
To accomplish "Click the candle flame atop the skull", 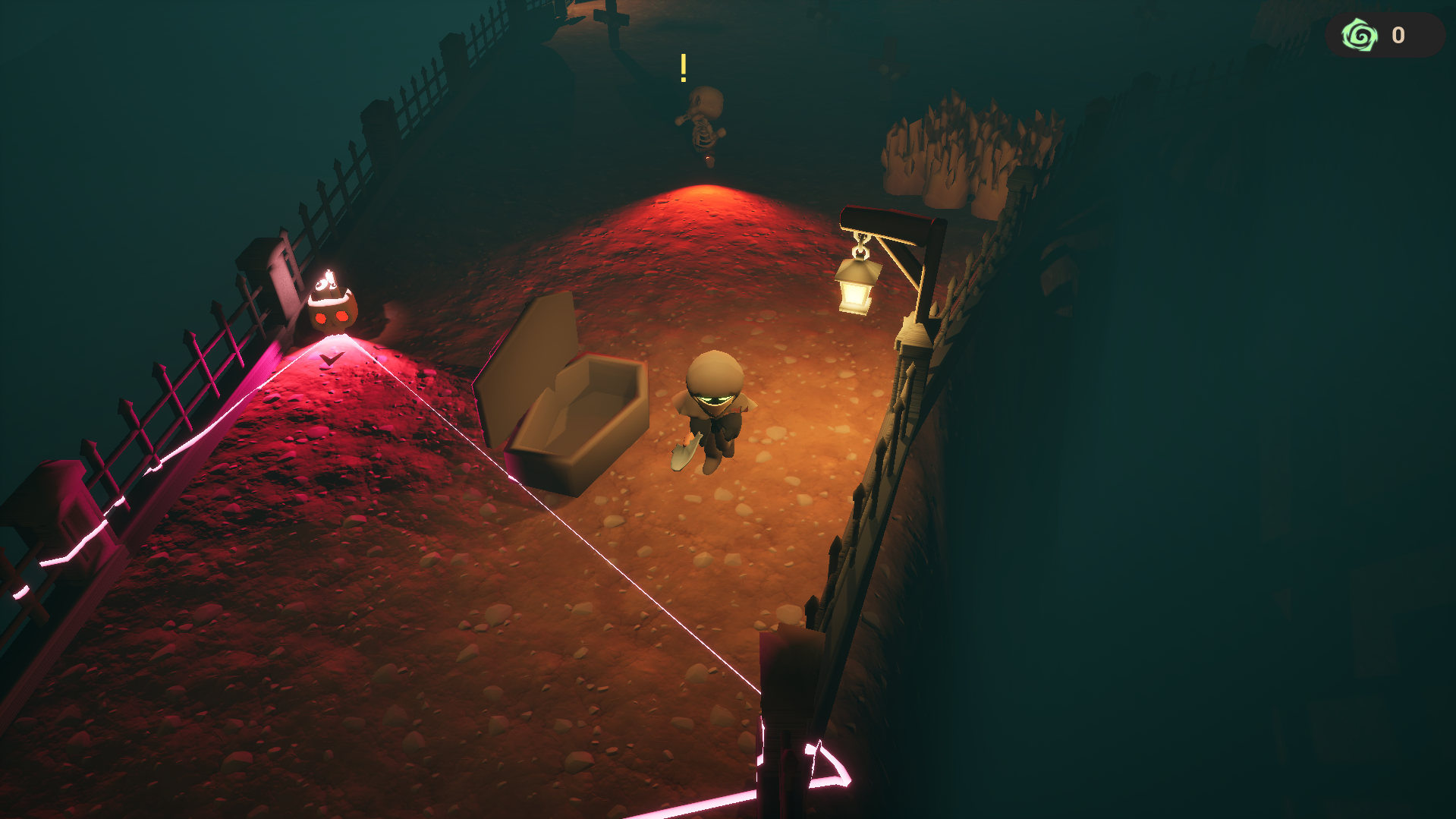I will tap(328, 276).
